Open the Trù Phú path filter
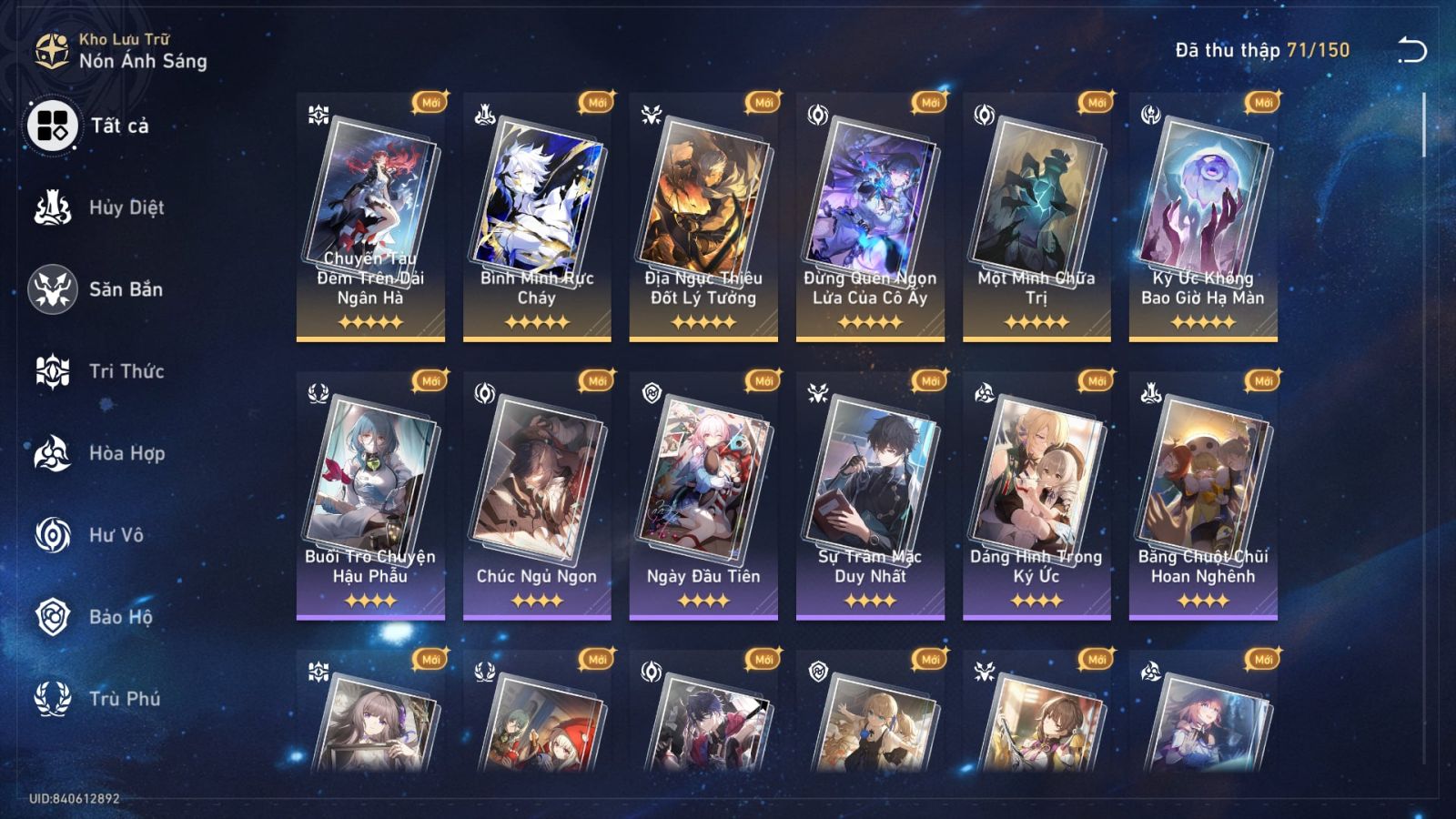The image size is (1456, 819). pyautogui.click(x=55, y=699)
